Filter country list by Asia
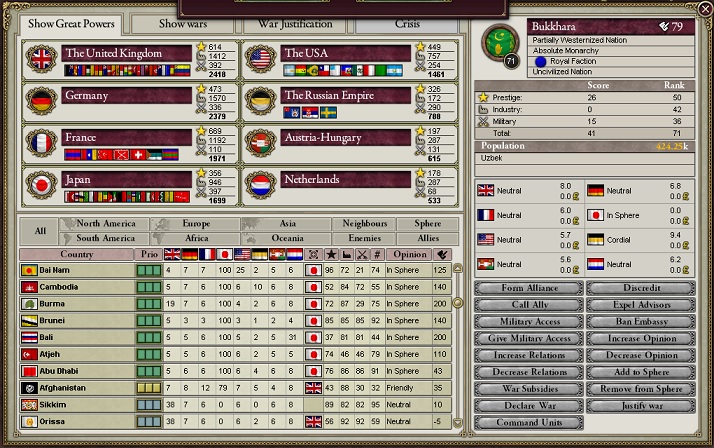 pyautogui.click(x=288, y=224)
